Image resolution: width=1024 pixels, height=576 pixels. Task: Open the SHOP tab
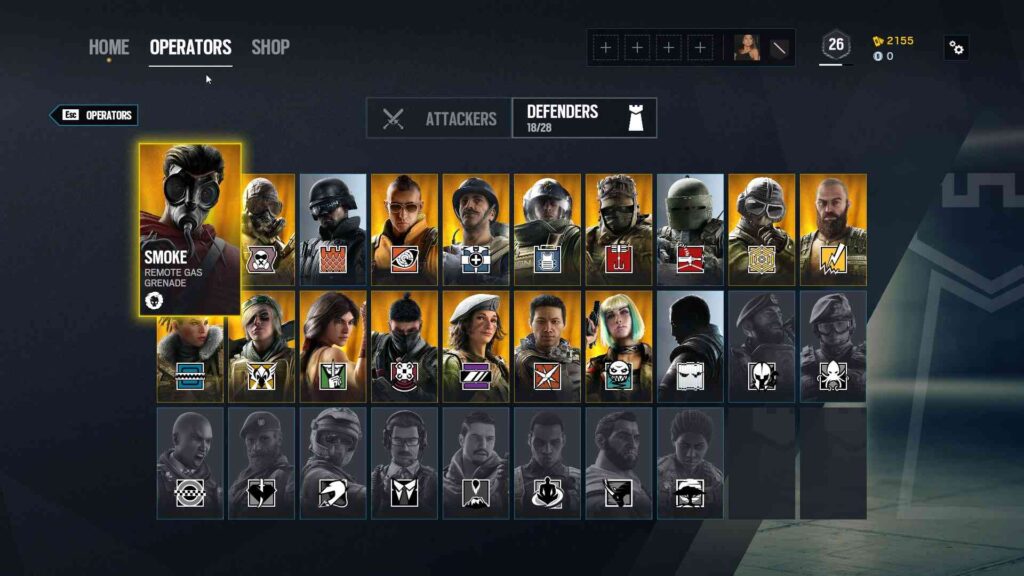point(270,47)
